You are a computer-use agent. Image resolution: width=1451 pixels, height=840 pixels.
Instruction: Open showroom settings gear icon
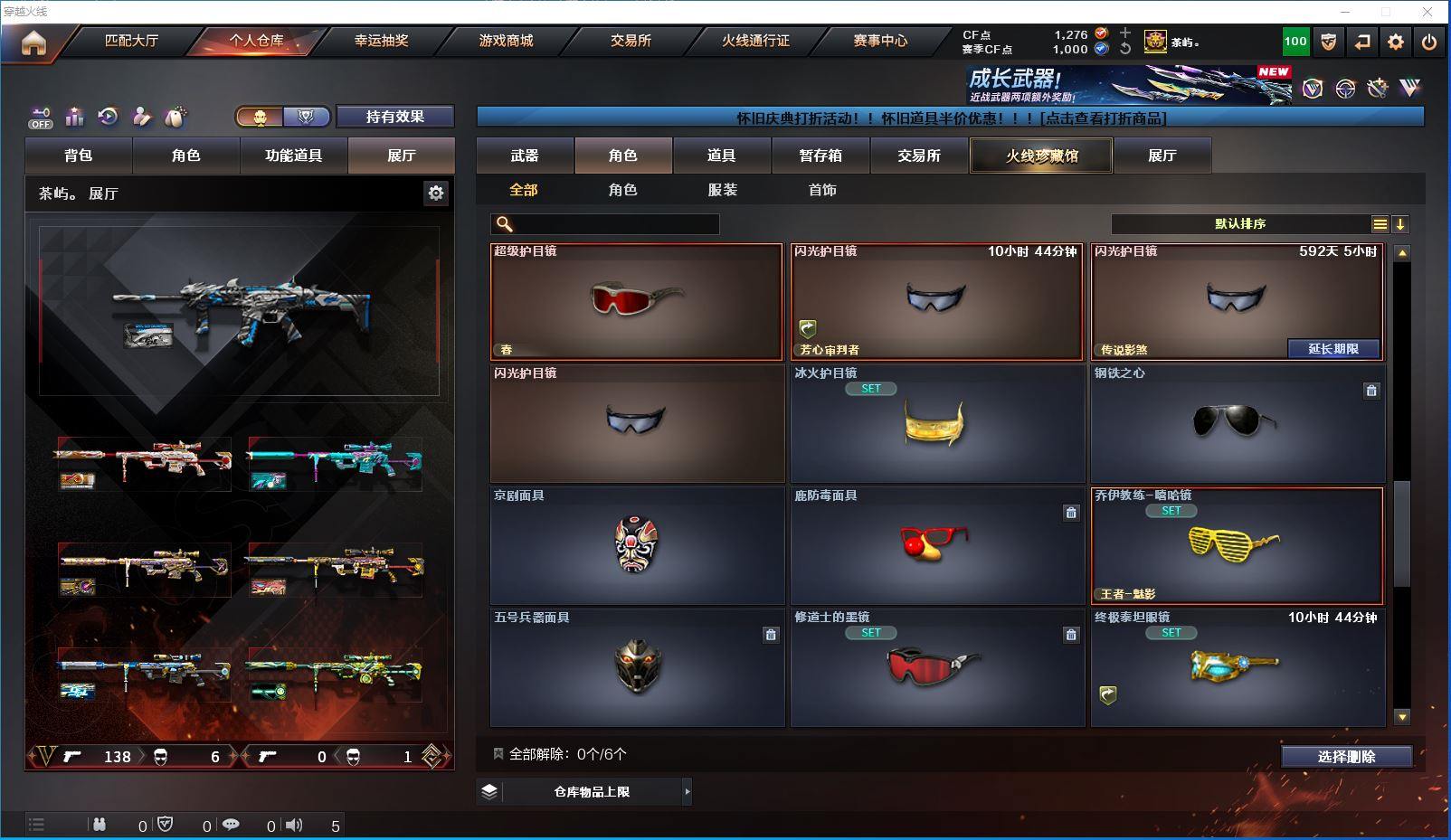coord(436,193)
